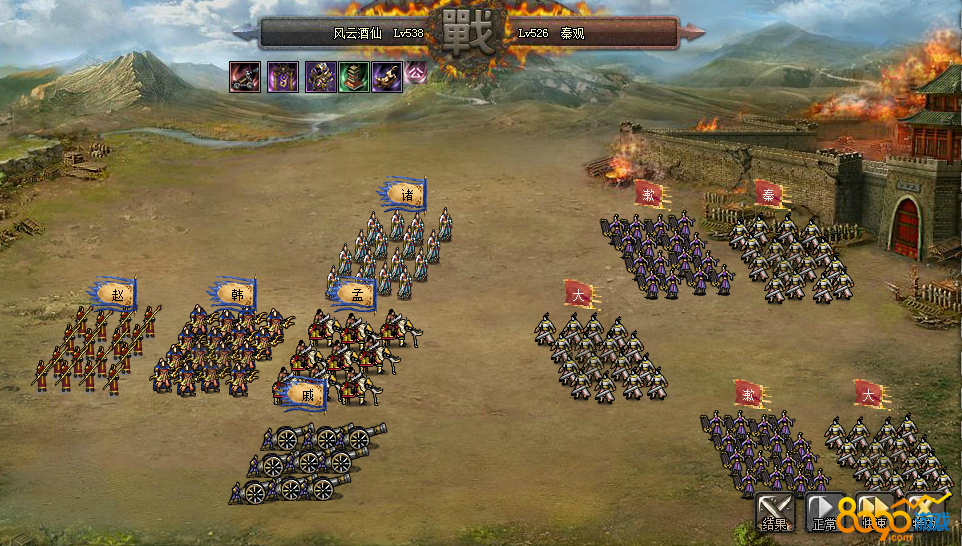Open the golden beast statue icon

pyautogui.click(x=387, y=77)
